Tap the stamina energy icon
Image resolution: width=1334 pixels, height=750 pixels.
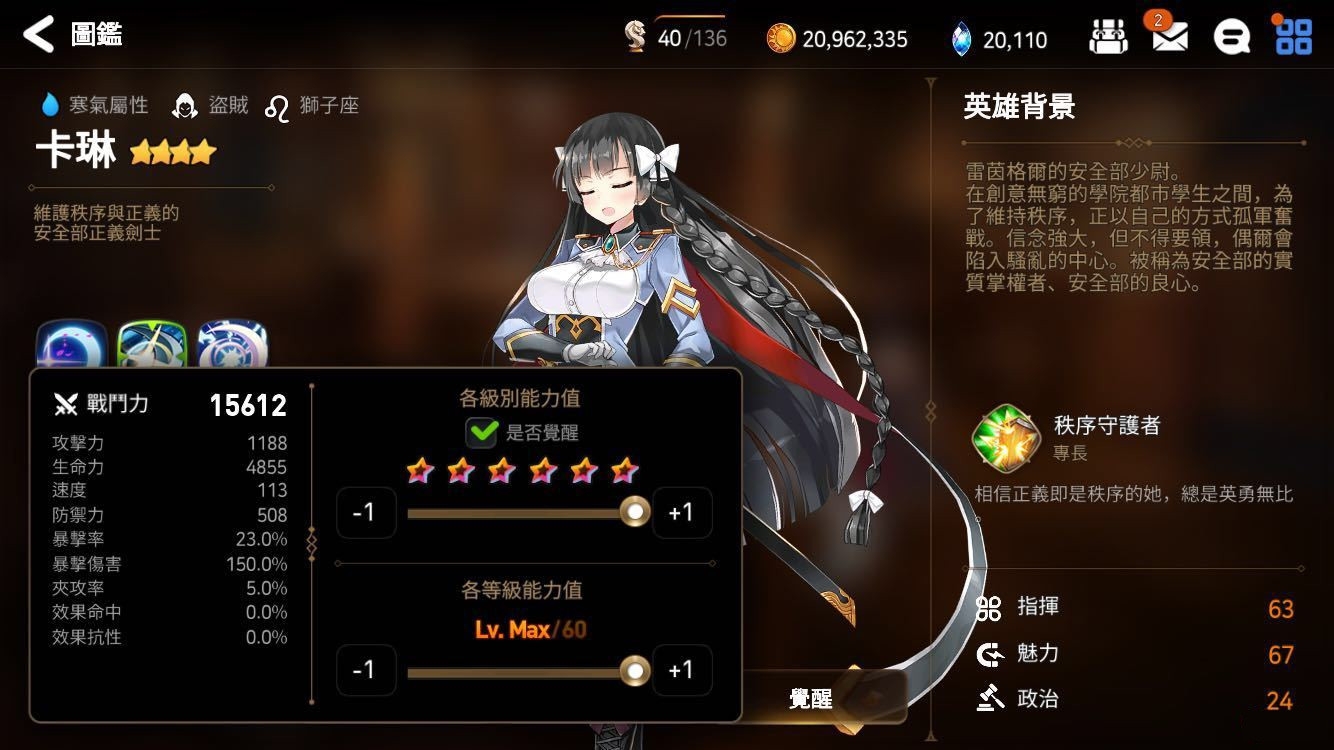pyautogui.click(x=635, y=37)
